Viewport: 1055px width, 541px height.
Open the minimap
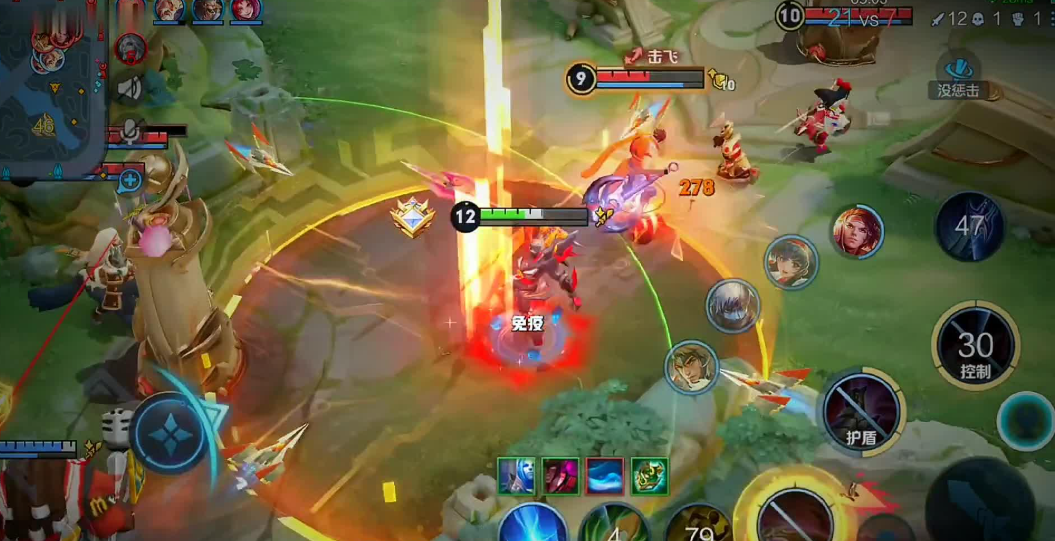[x=52, y=85]
